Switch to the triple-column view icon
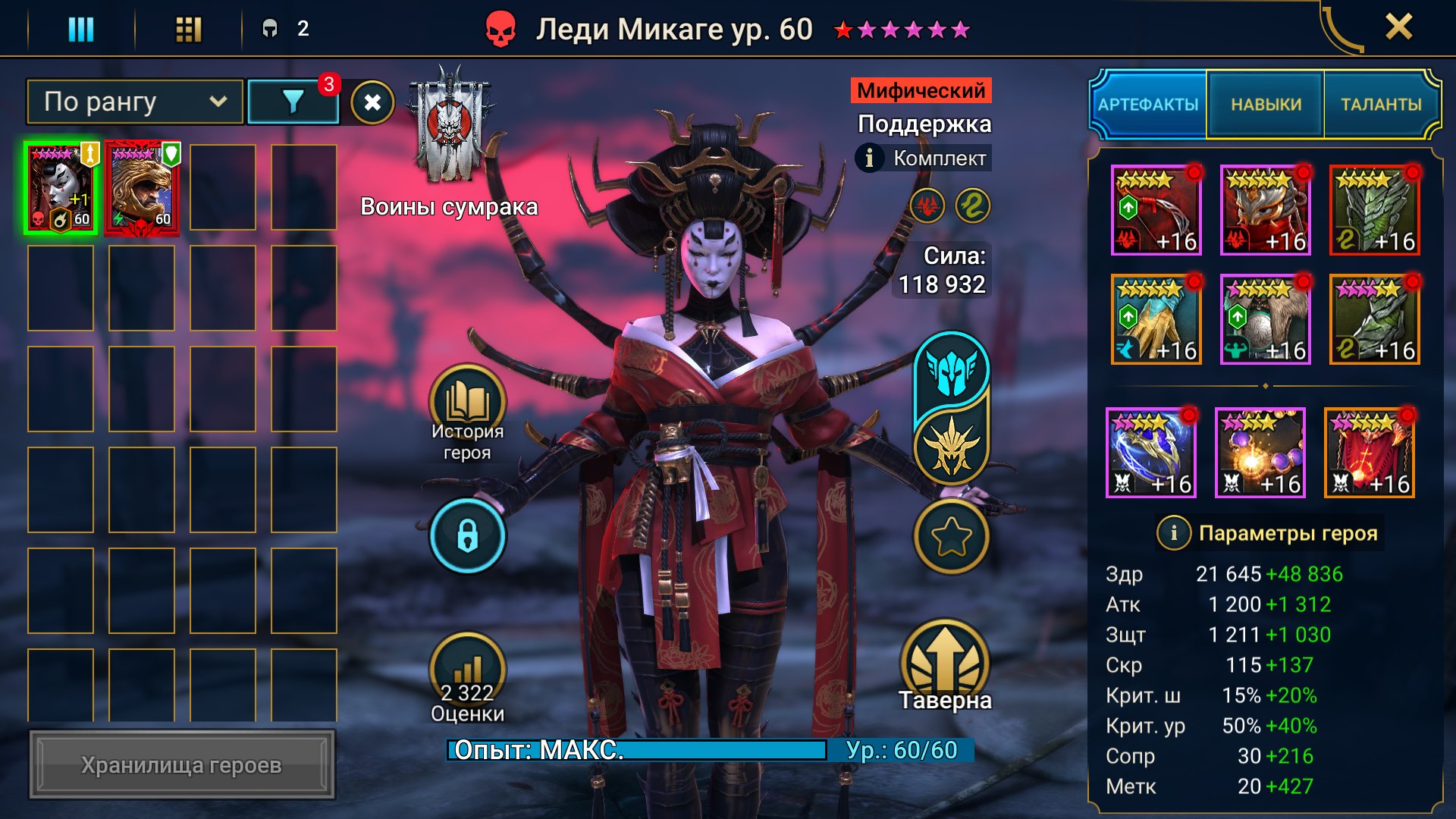 point(81,30)
